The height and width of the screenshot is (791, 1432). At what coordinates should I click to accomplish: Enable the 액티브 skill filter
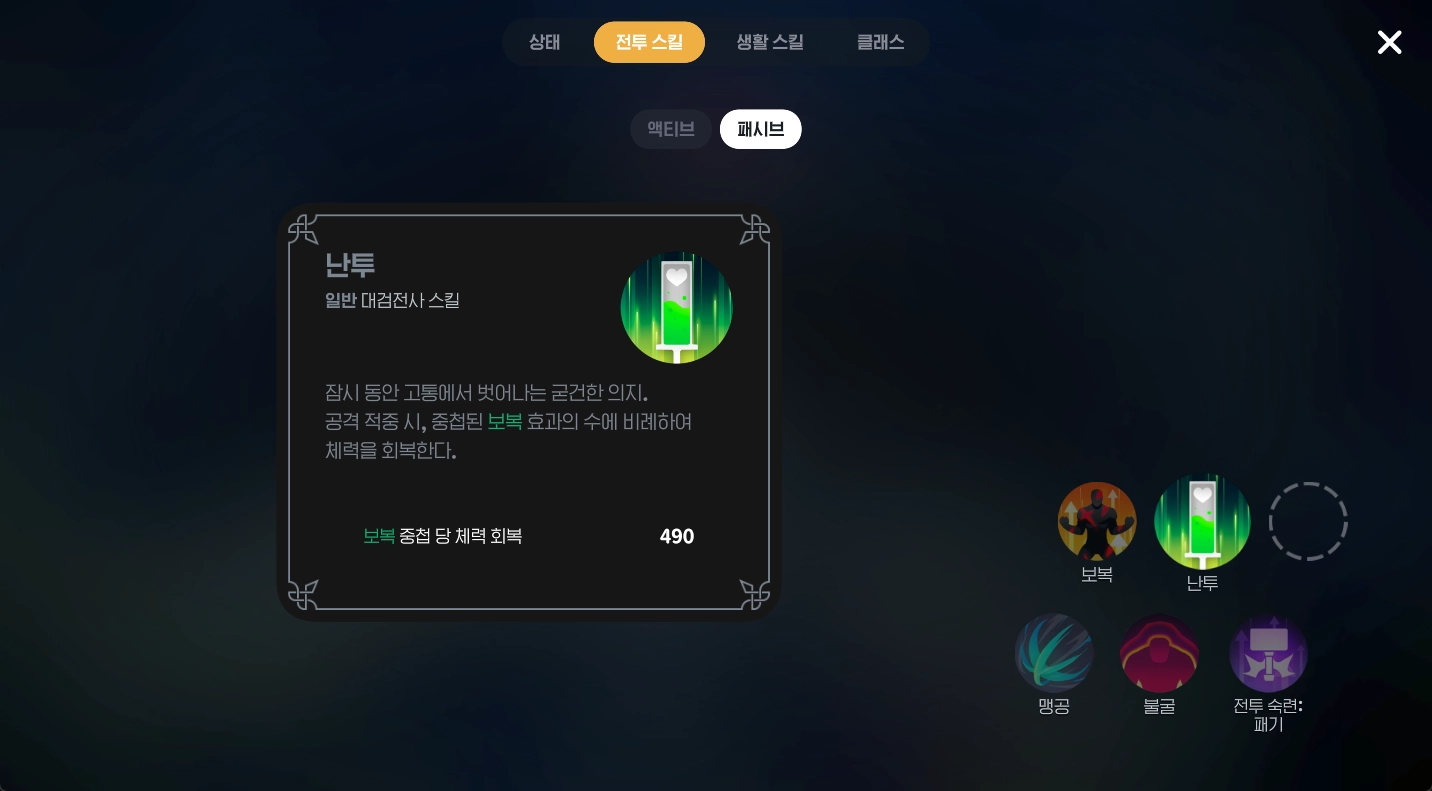(671, 129)
